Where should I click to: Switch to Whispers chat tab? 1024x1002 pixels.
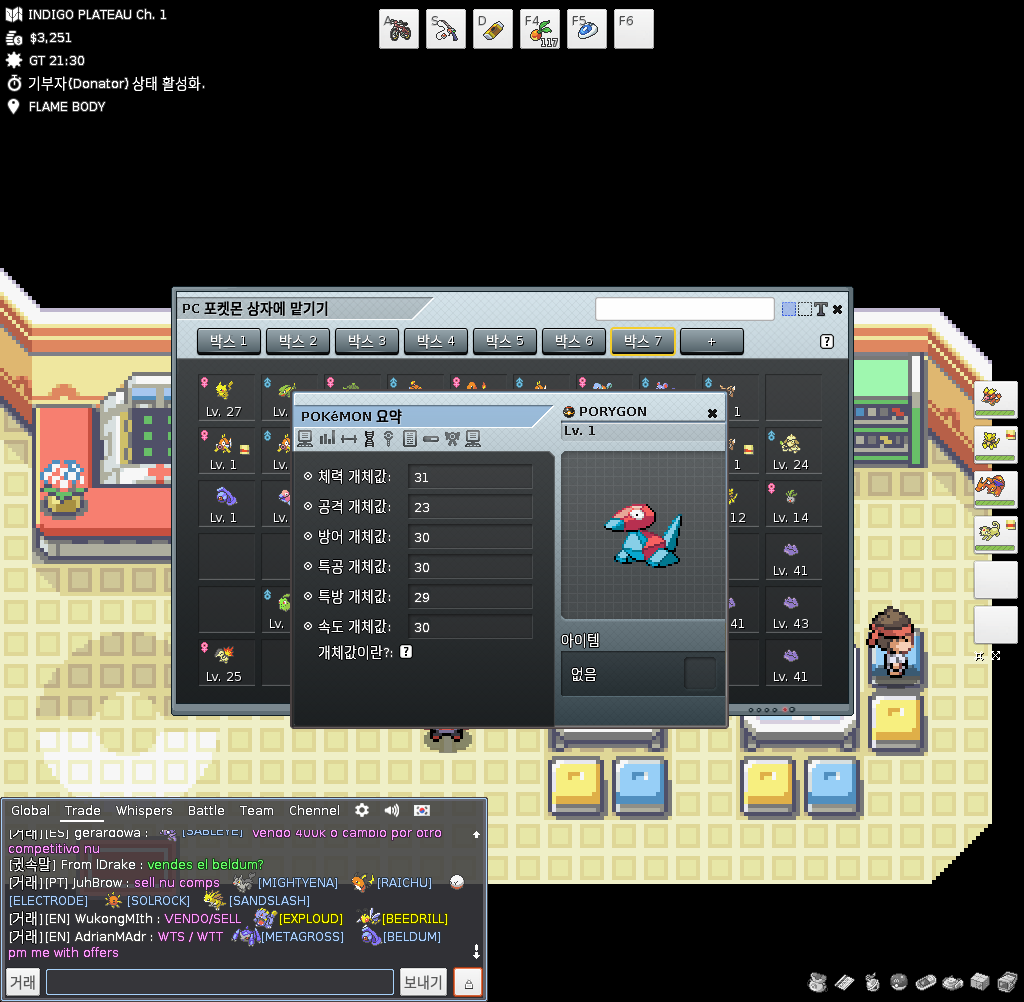coord(144,811)
